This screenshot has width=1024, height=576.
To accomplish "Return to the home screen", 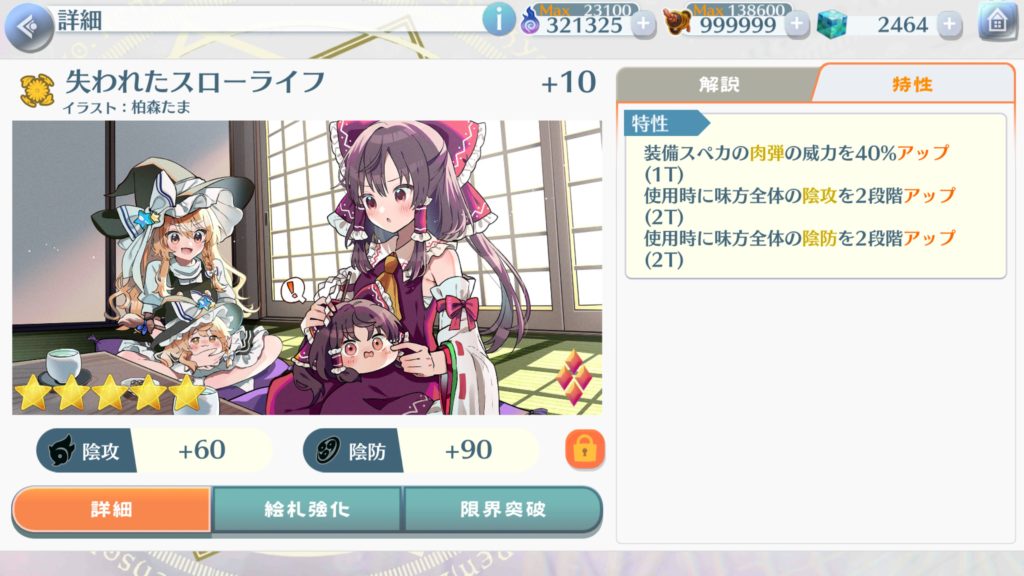I will coord(996,22).
